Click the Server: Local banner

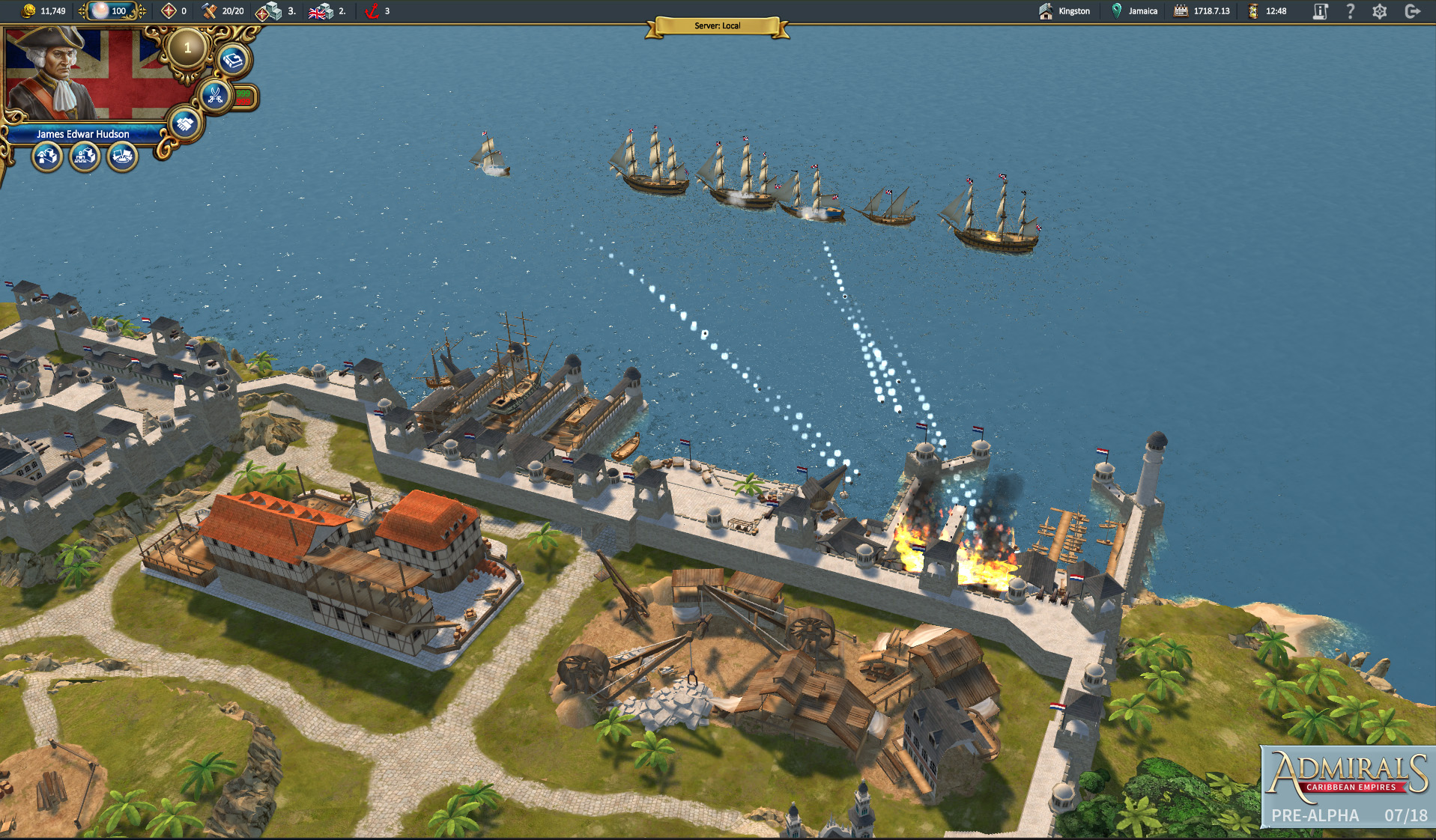click(x=717, y=26)
